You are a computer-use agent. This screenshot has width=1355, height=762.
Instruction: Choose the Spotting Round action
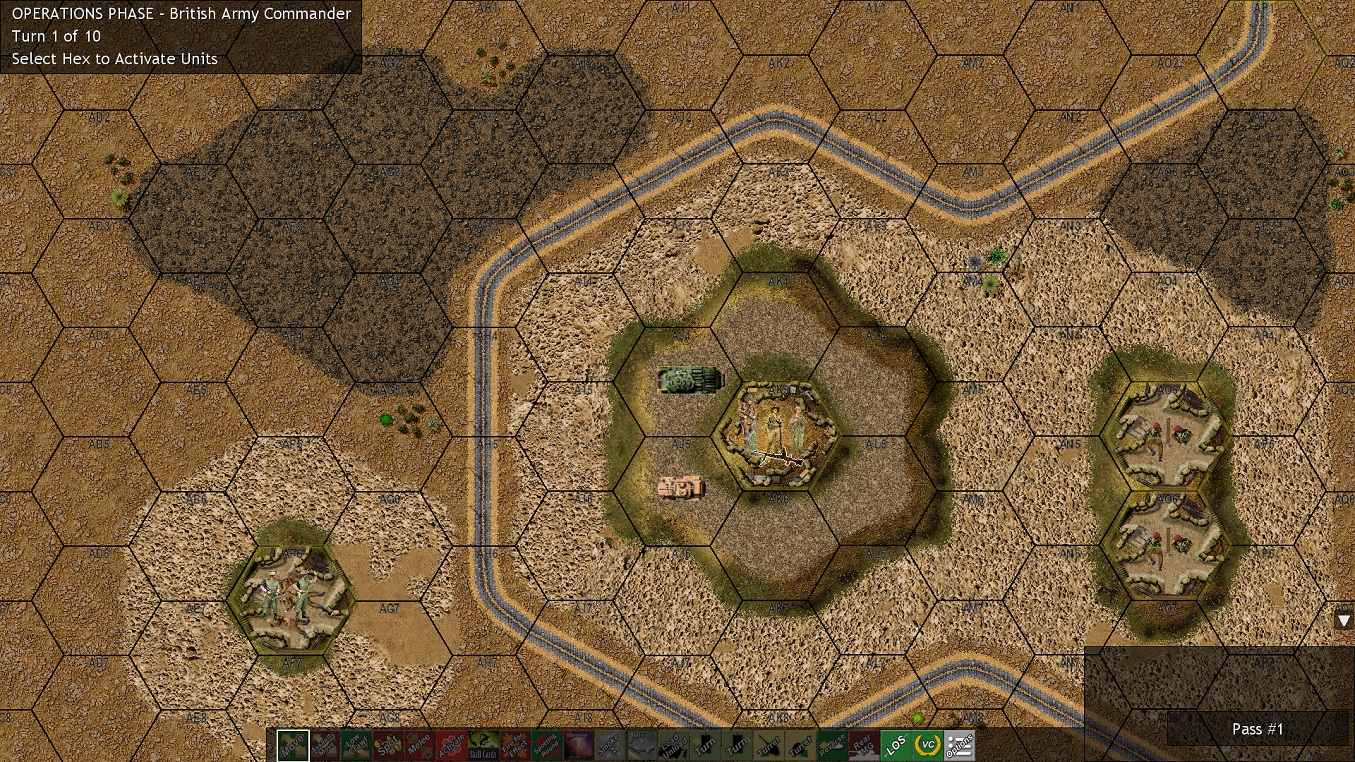(548, 745)
